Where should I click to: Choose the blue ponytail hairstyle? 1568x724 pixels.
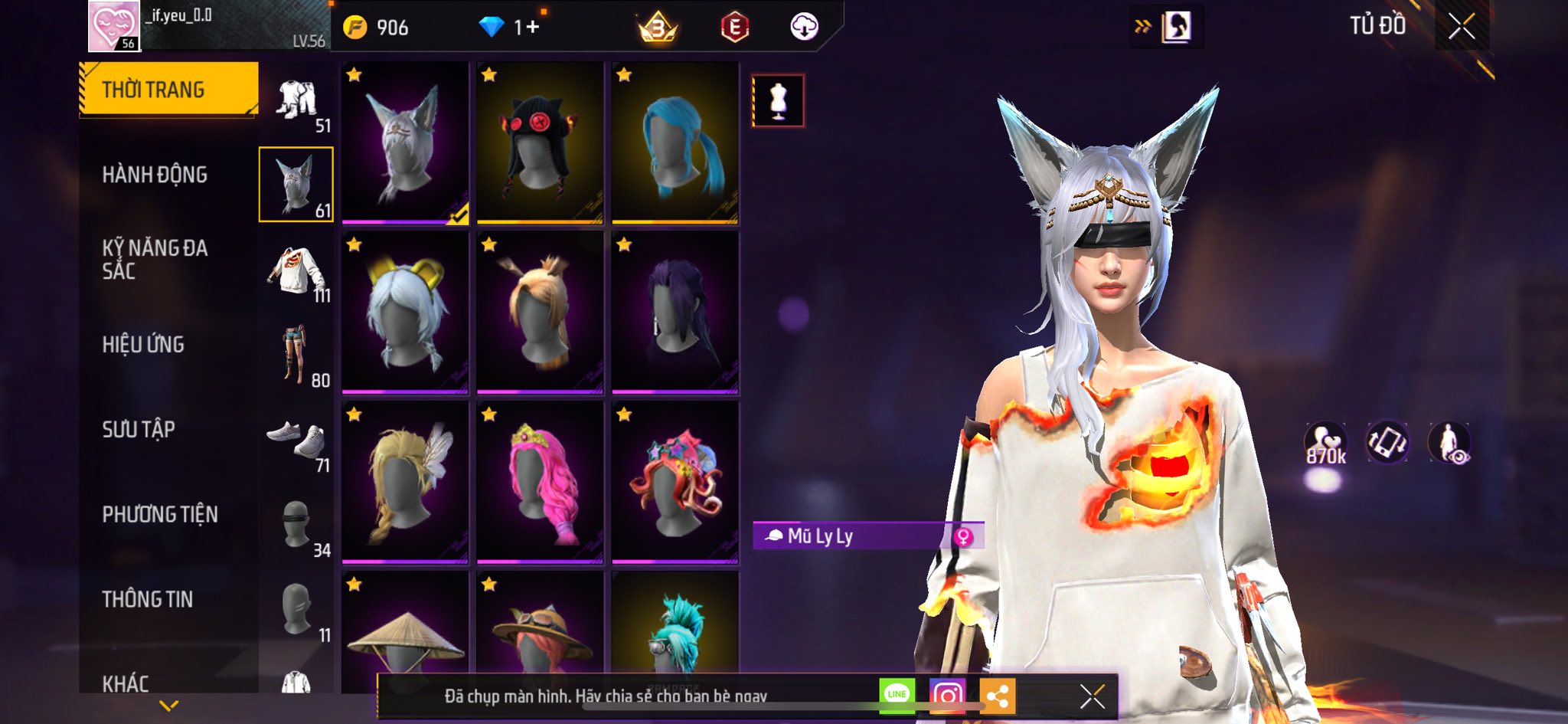click(x=675, y=143)
